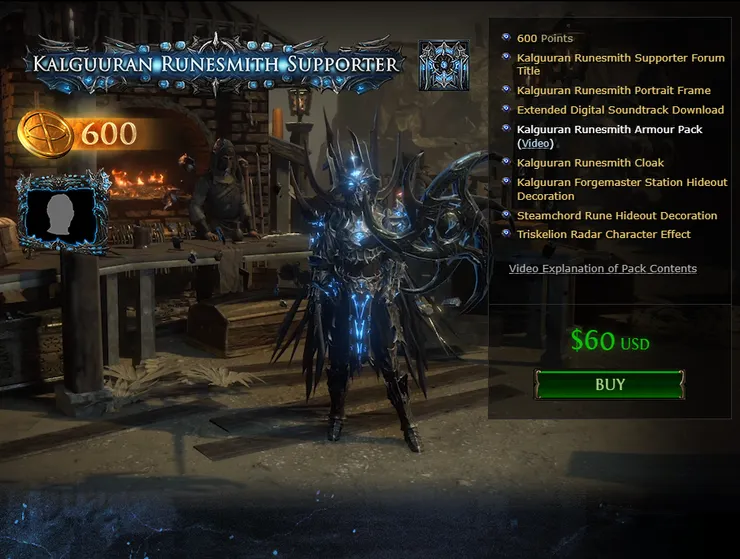Screen dimensions: 740x559
Task: Open the Armour Pack video link
Action: tap(535, 143)
